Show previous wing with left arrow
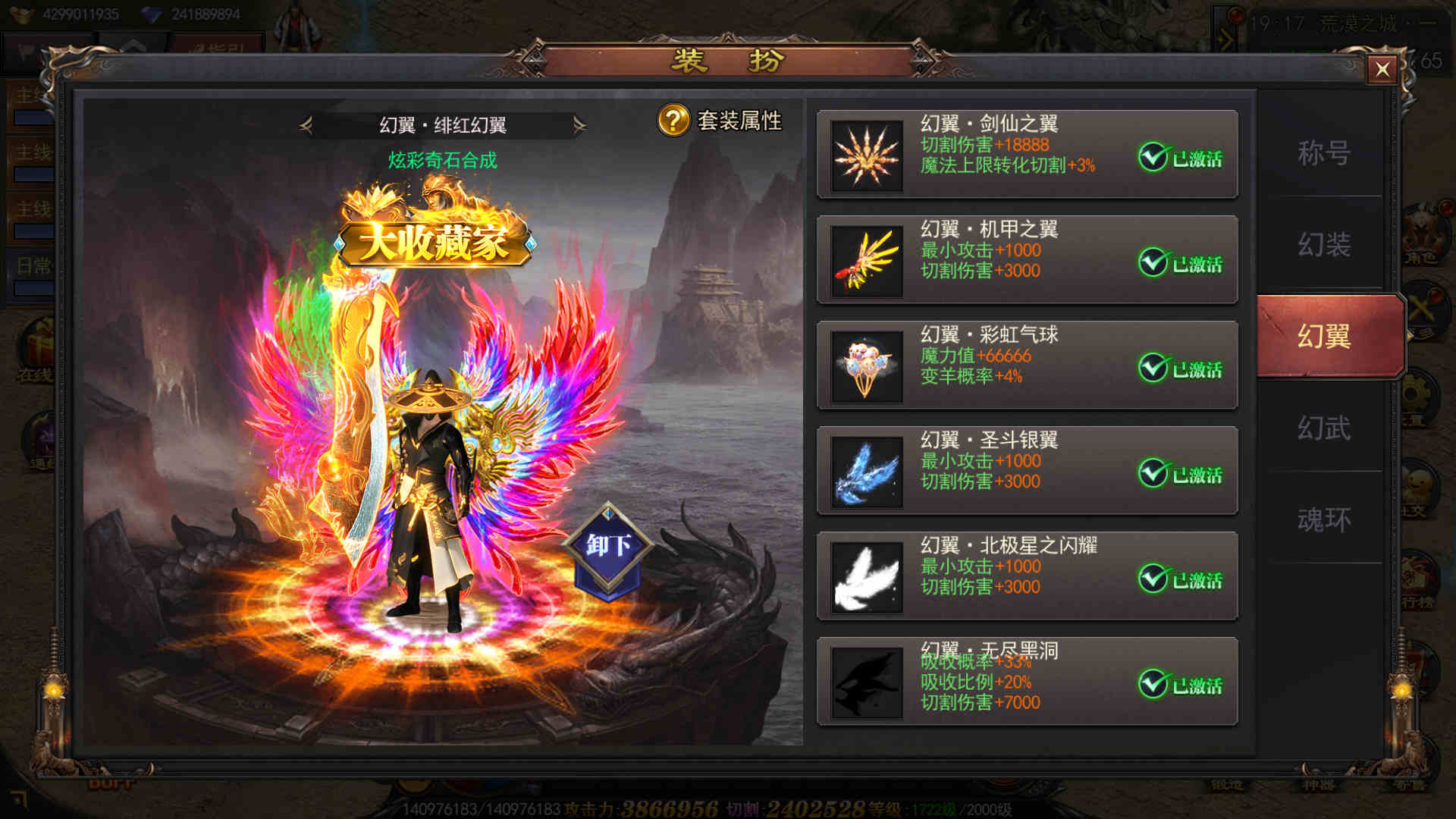Screen dimensions: 1456x819 306,125
